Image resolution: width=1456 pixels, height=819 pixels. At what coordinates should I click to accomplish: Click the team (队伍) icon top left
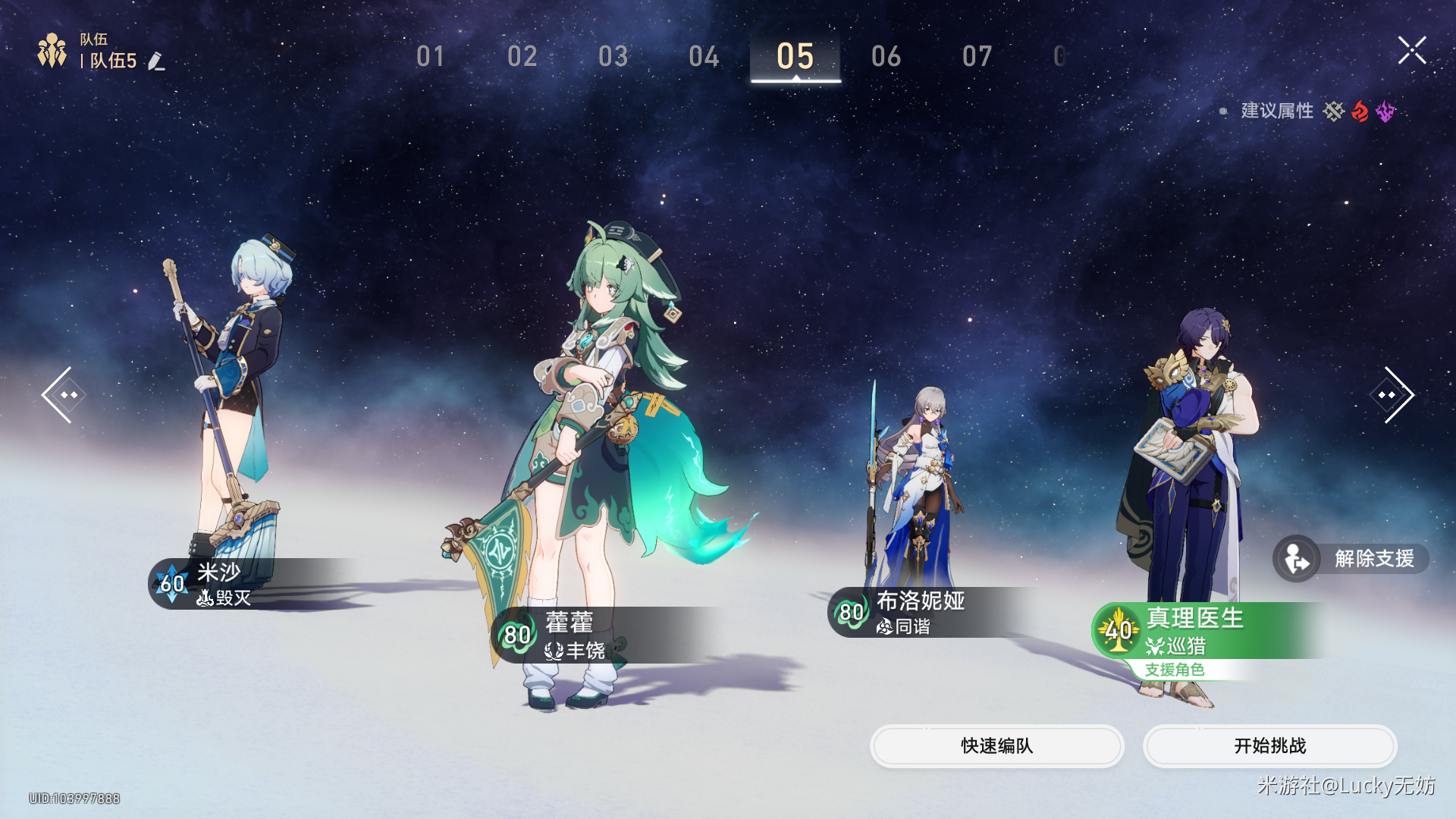coord(50,49)
